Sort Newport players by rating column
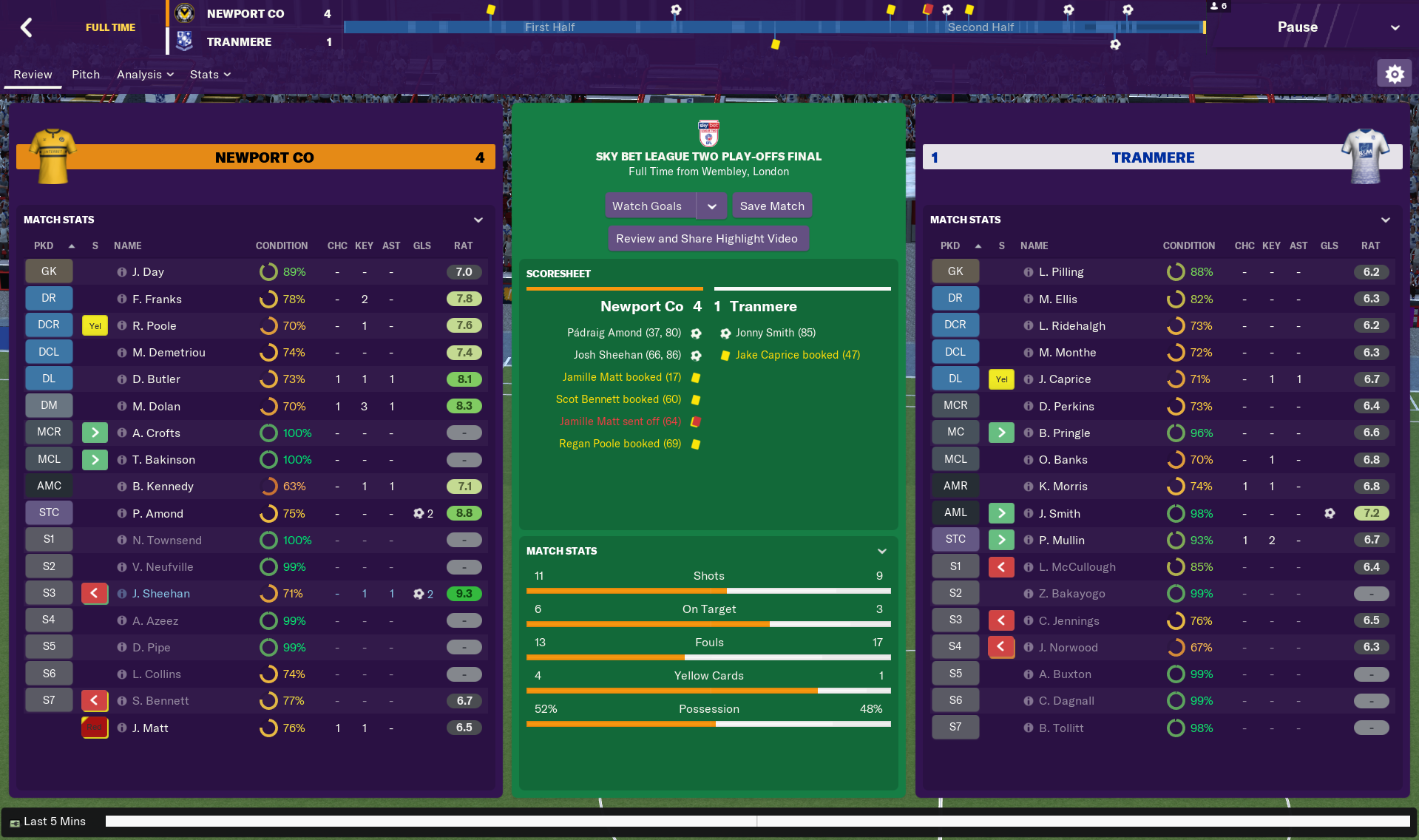 point(463,246)
